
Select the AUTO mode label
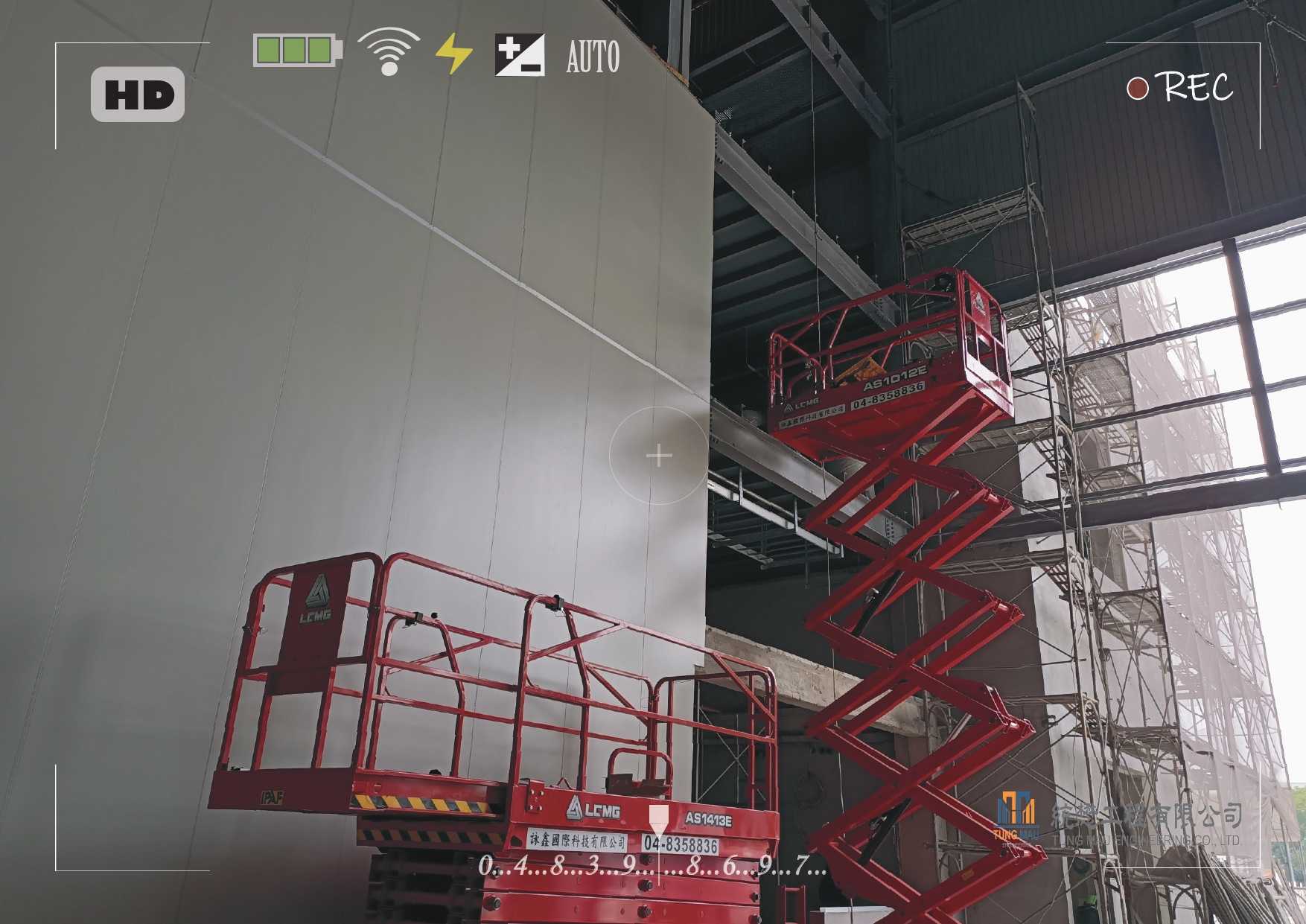[x=593, y=57]
